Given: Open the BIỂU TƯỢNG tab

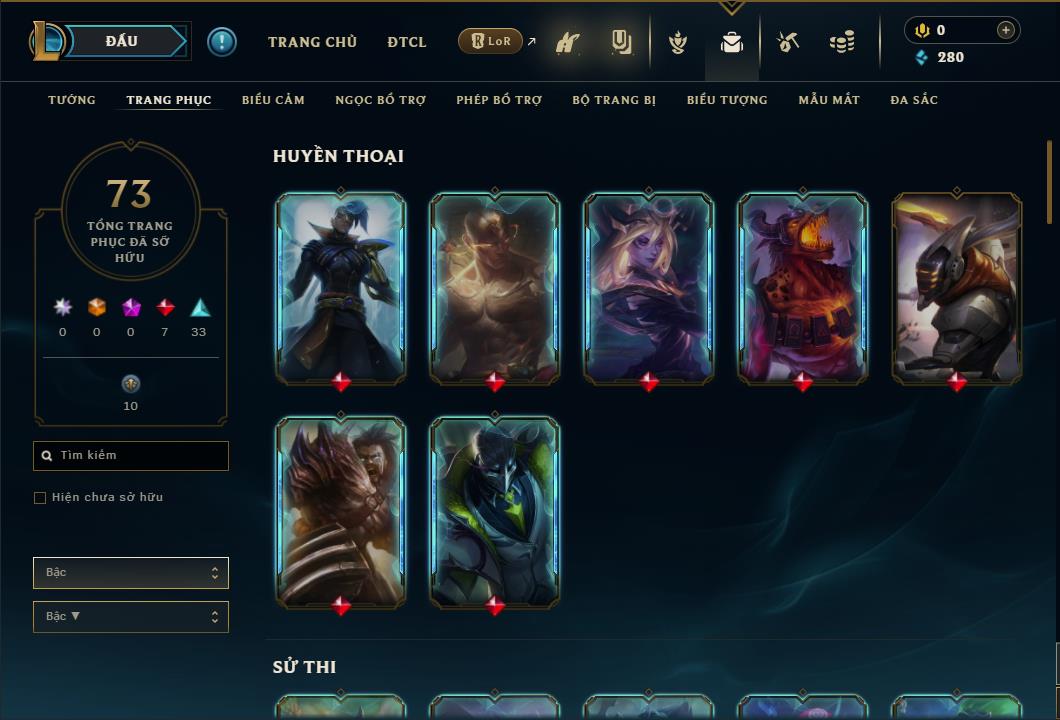Looking at the screenshot, I should tap(727, 100).
